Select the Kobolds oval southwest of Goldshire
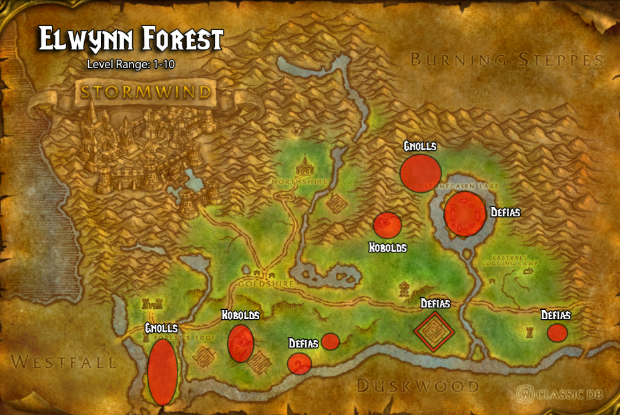This screenshot has height=415, width=620. [x=239, y=343]
